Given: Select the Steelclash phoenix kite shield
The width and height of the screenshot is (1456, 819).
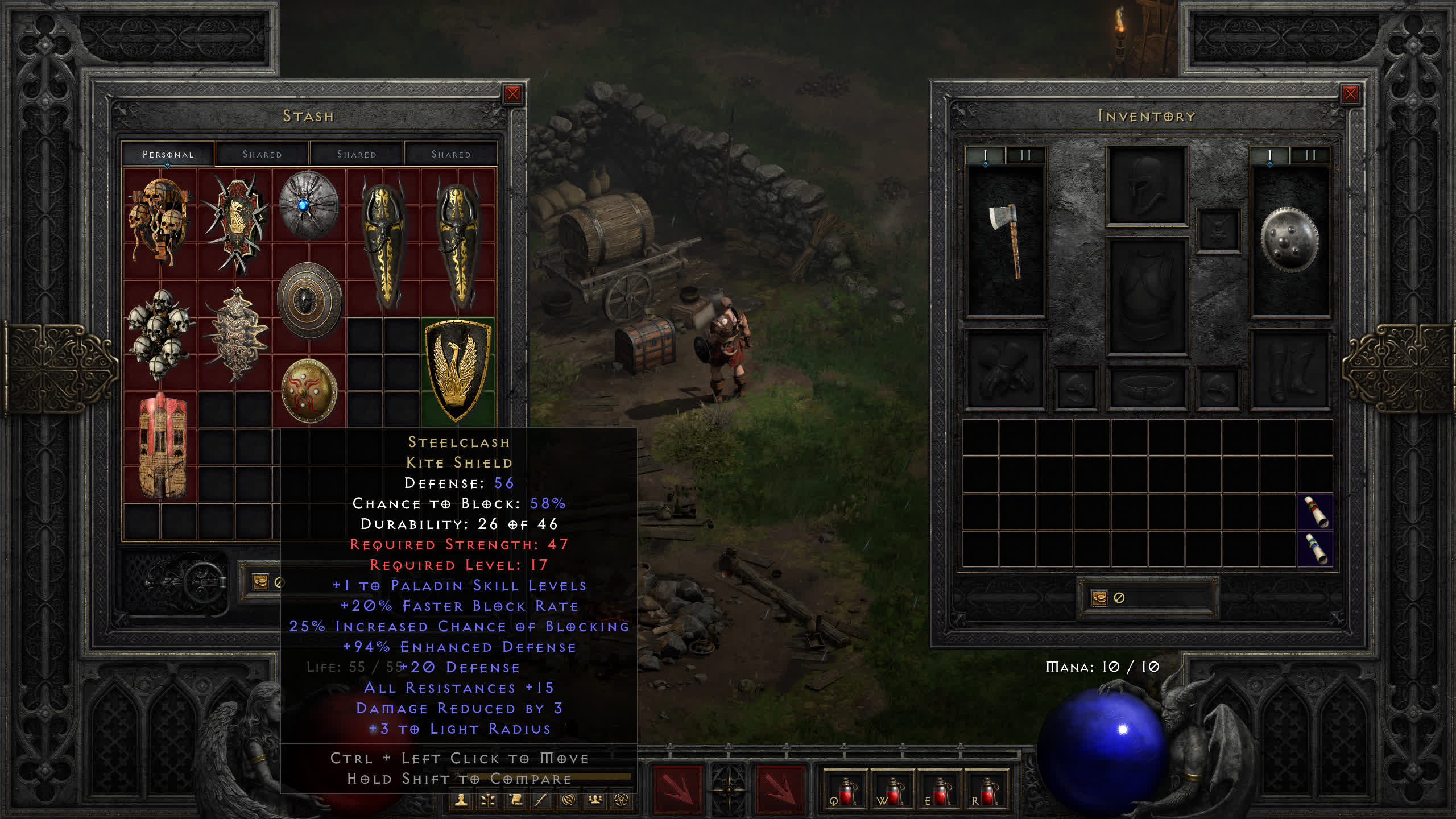Looking at the screenshot, I should click(458, 370).
